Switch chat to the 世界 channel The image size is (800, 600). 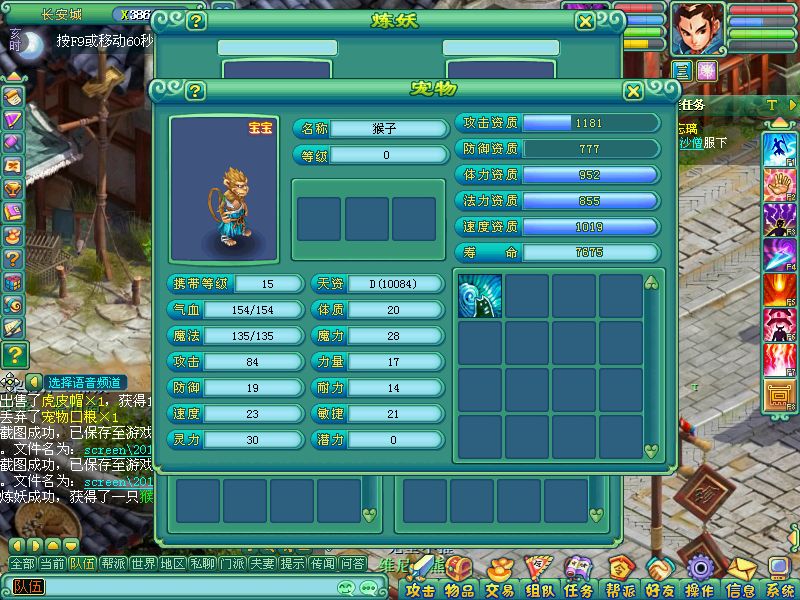coord(143,564)
